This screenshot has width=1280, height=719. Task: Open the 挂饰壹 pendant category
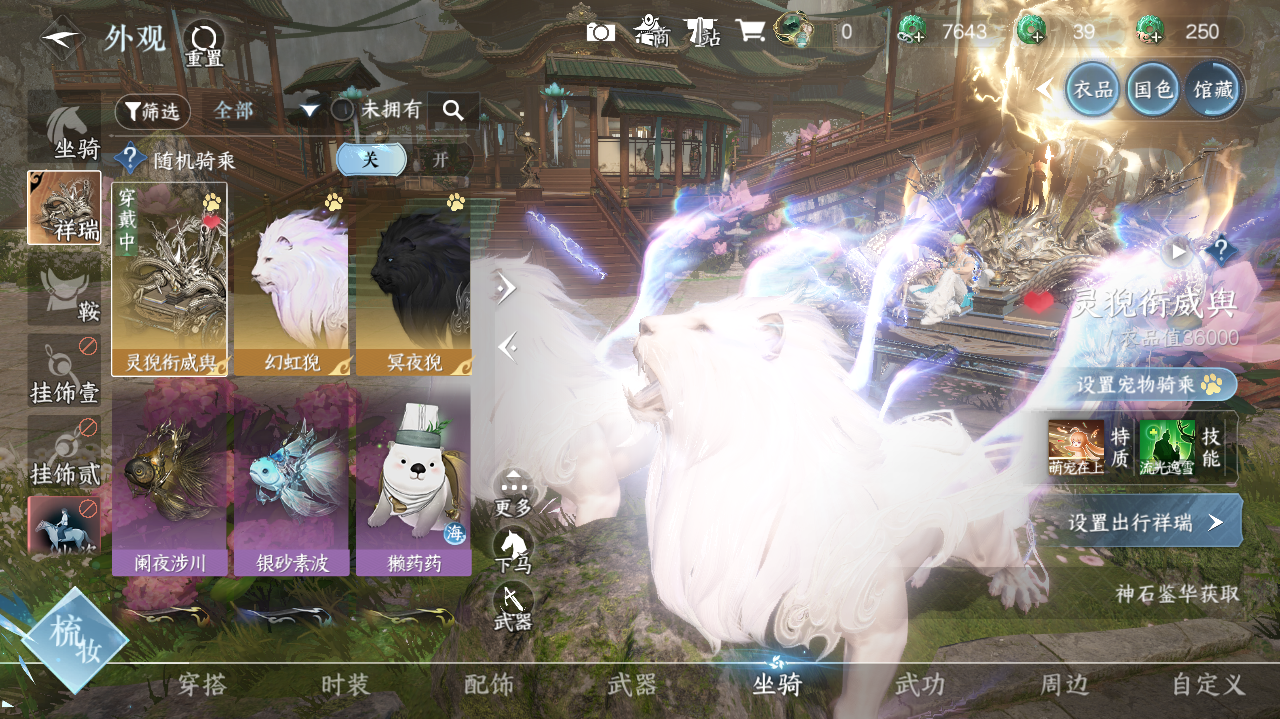click(x=64, y=371)
